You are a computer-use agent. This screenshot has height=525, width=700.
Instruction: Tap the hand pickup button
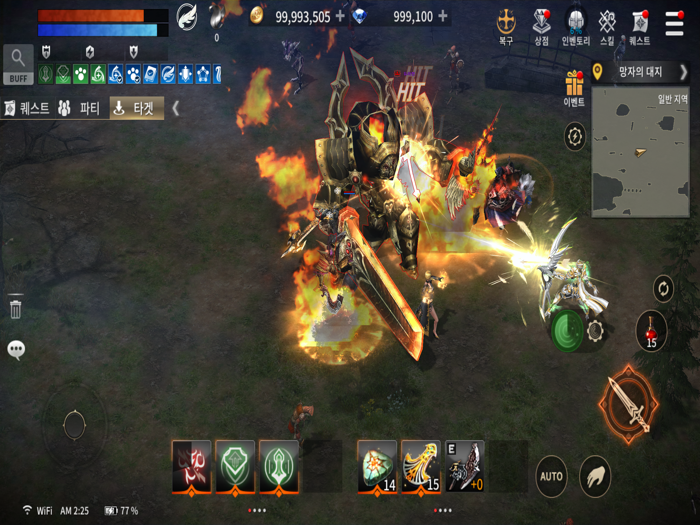pyautogui.click(x=595, y=476)
